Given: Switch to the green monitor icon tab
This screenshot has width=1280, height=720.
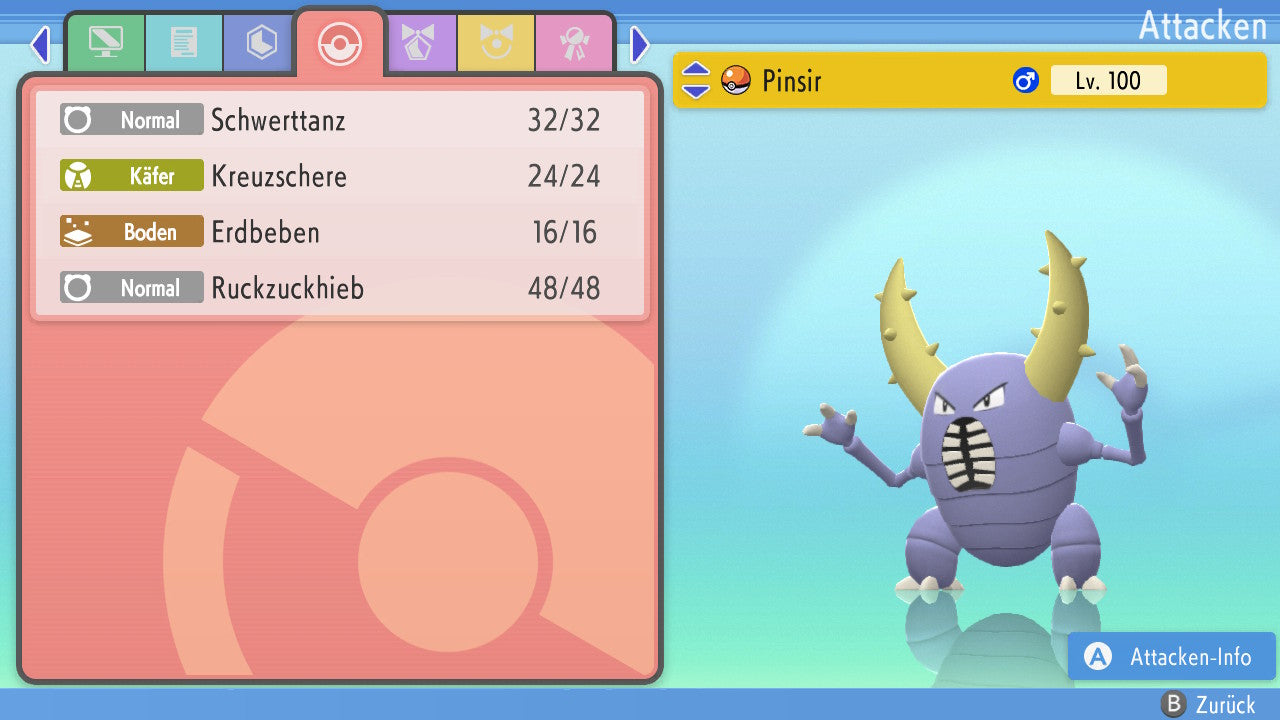Looking at the screenshot, I should [x=105, y=42].
